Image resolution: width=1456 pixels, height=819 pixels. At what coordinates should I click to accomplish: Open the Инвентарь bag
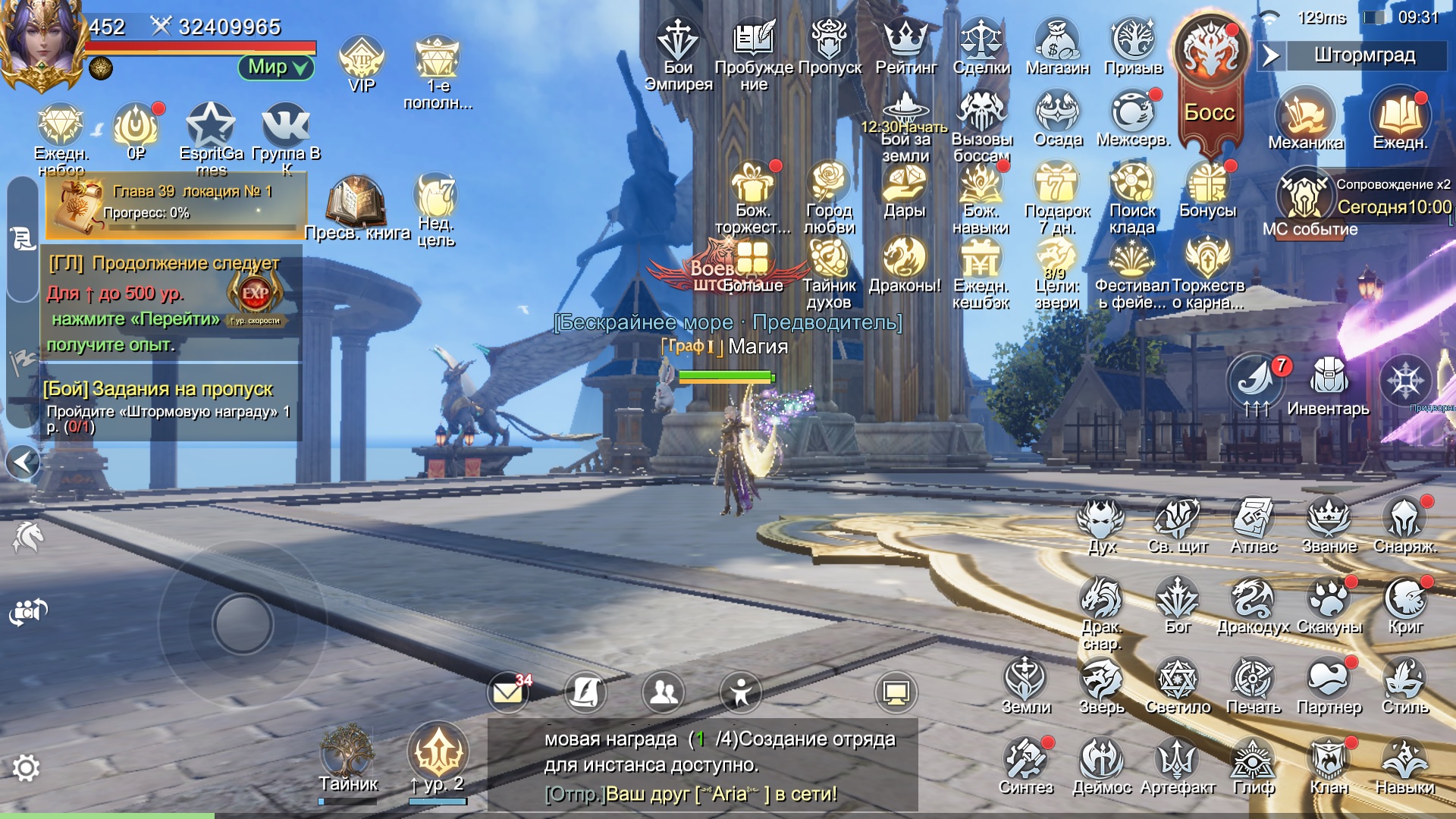(x=1329, y=383)
